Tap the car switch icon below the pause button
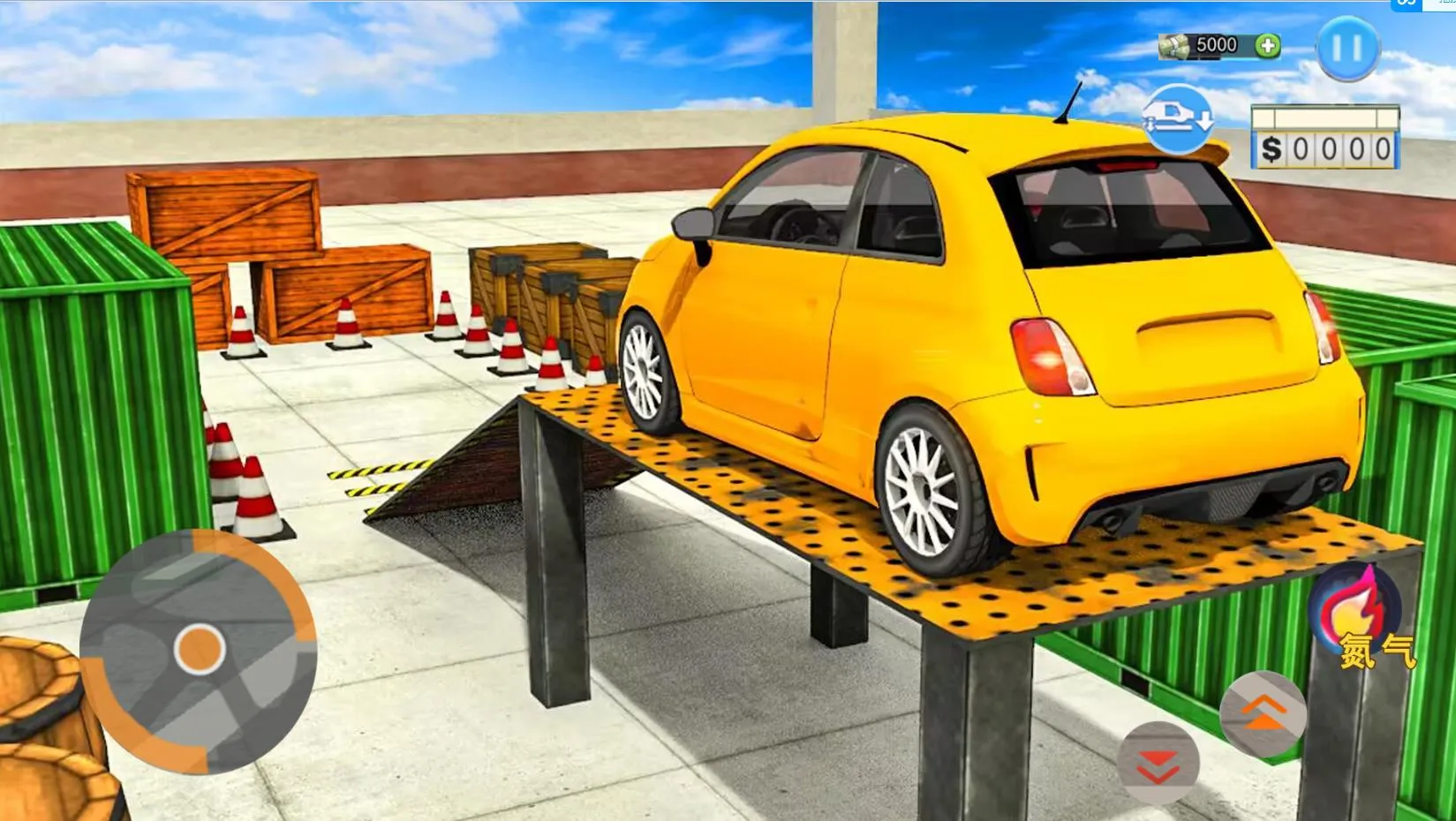Viewport: 1456px width, 821px height. coord(1178,117)
